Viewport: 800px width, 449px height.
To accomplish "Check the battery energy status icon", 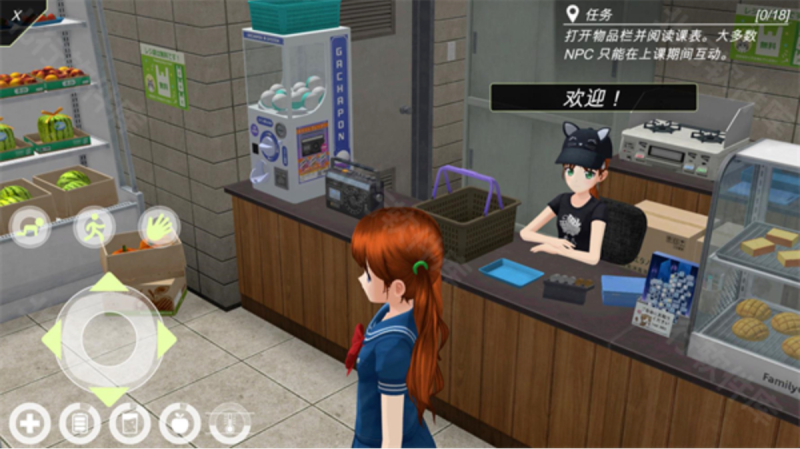I will [80, 424].
